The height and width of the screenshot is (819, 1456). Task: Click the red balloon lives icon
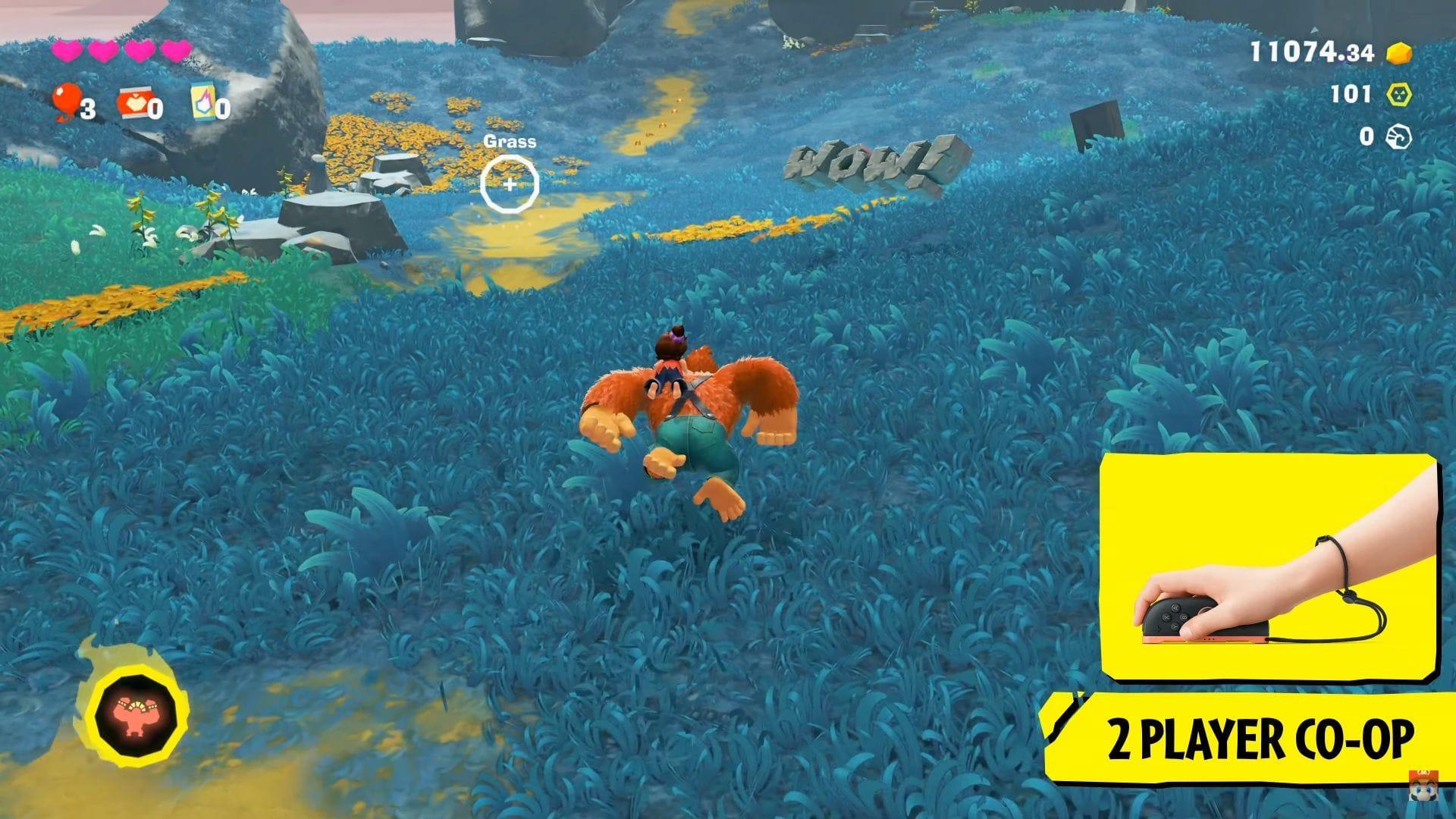click(67, 102)
